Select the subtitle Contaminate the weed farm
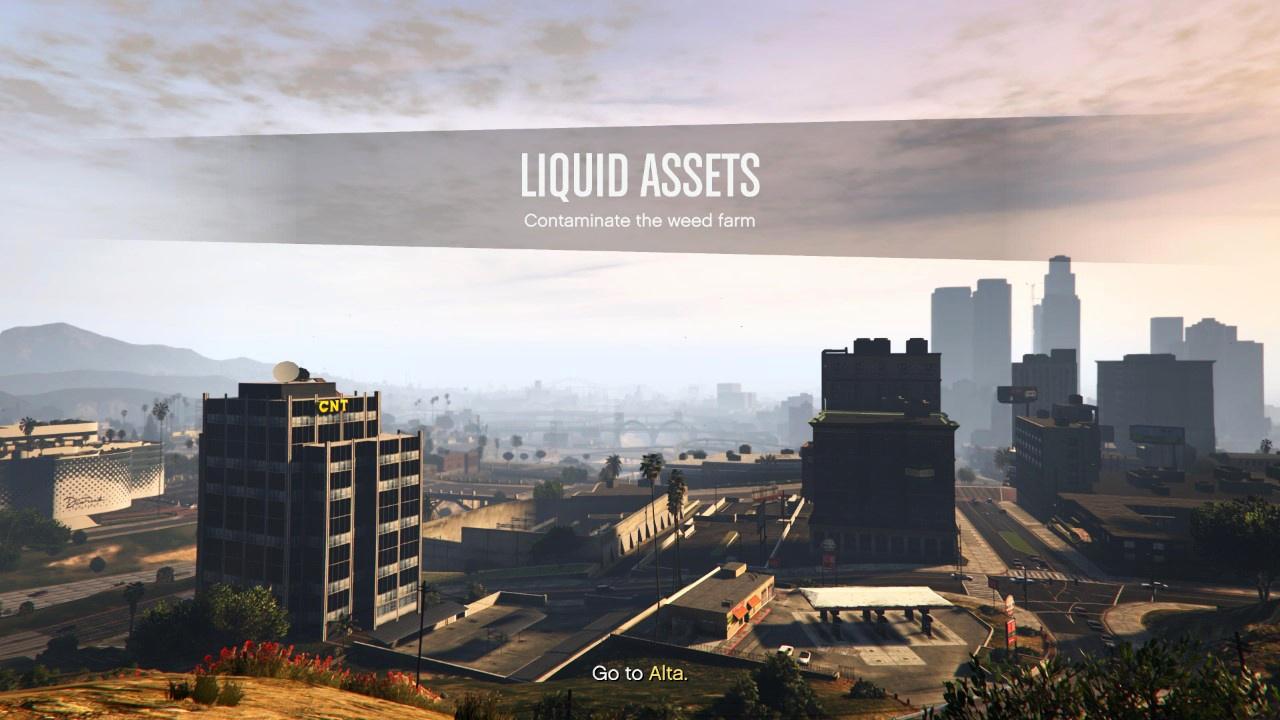The image size is (1280, 720). pos(640,219)
